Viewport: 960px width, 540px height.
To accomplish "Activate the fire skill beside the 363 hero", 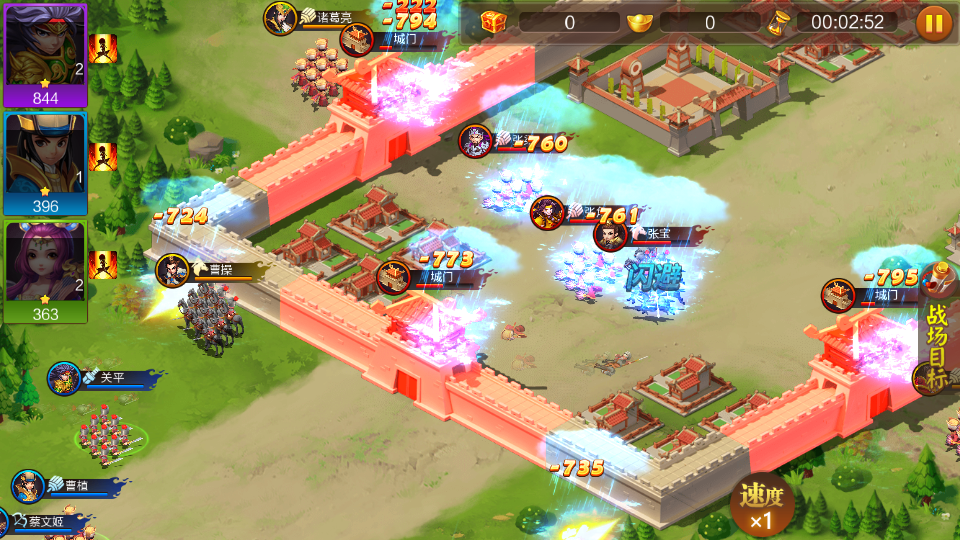I will coord(103,265).
